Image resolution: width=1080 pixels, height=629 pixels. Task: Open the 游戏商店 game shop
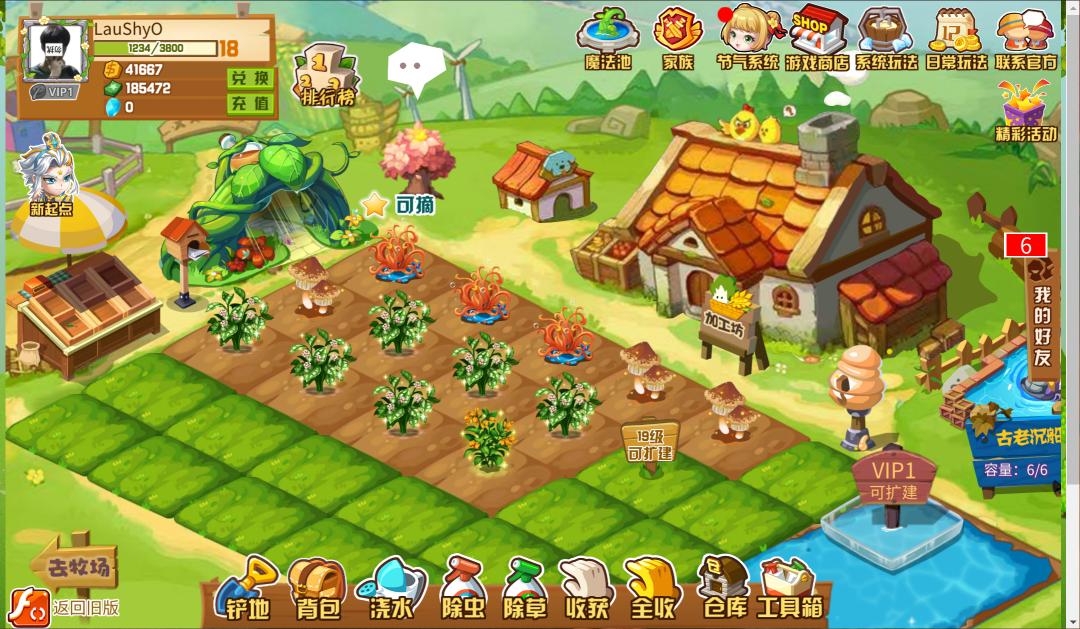816,37
